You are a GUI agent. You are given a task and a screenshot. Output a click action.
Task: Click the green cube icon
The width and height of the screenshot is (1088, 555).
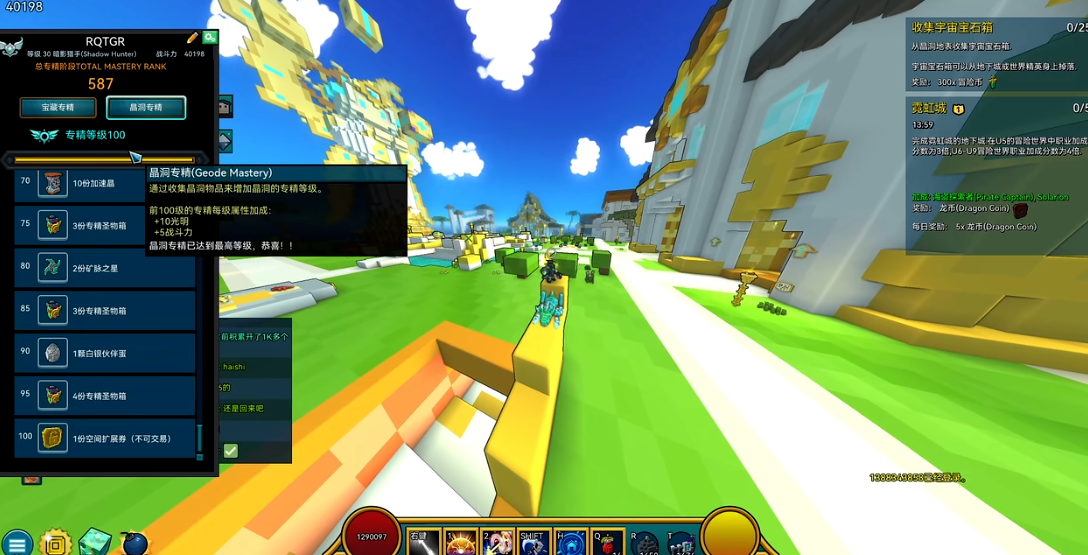(95, 542)
